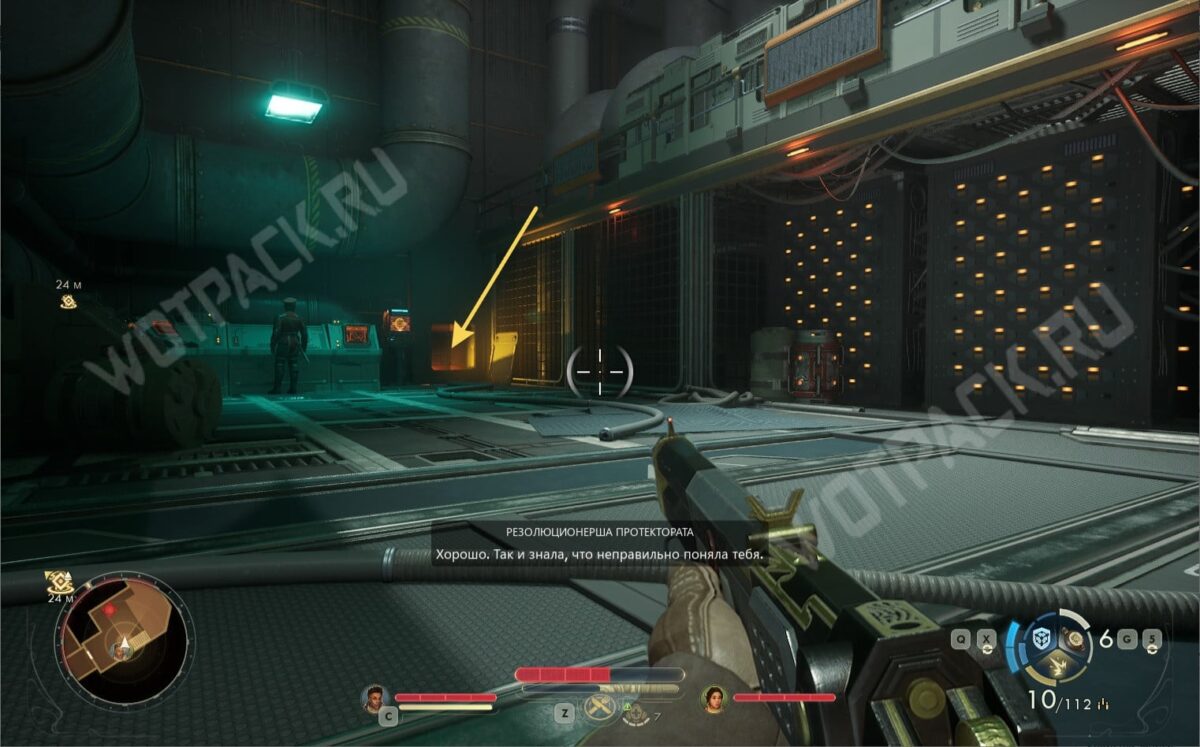Click the red enemy marker on the minimap

coord(109,608)
